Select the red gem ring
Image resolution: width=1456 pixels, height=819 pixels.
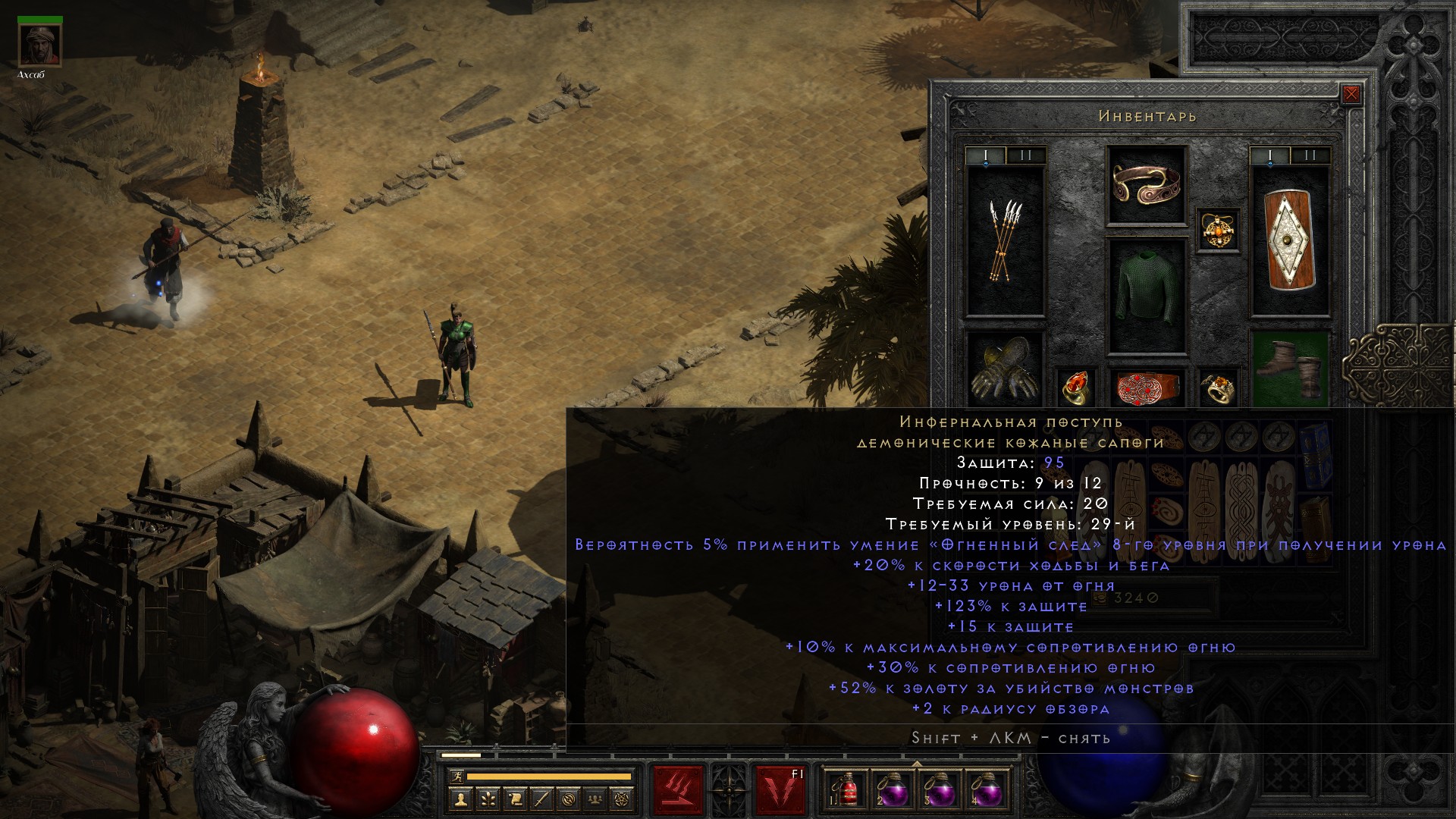[x=1076, y=387]
